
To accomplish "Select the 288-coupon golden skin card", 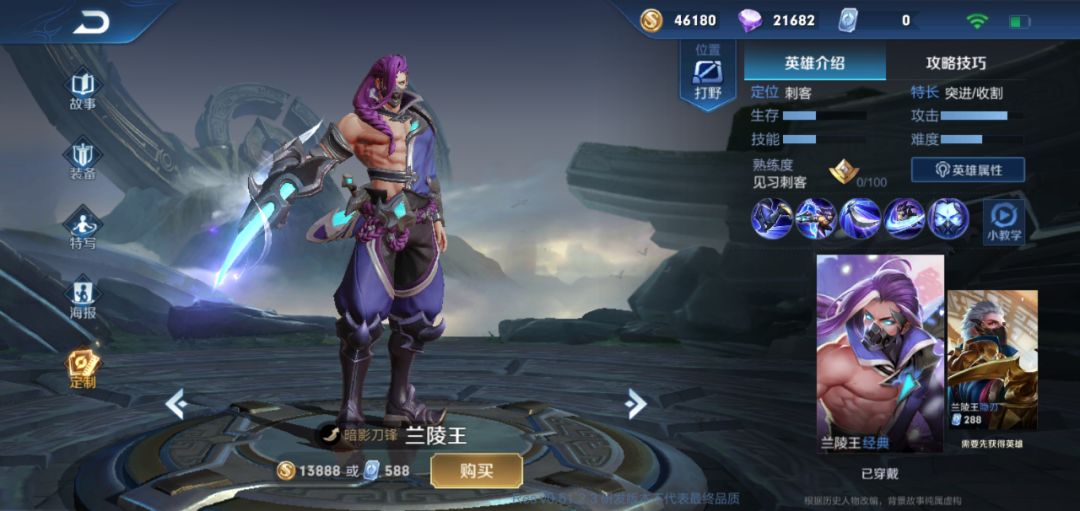I will pos(992,362).
